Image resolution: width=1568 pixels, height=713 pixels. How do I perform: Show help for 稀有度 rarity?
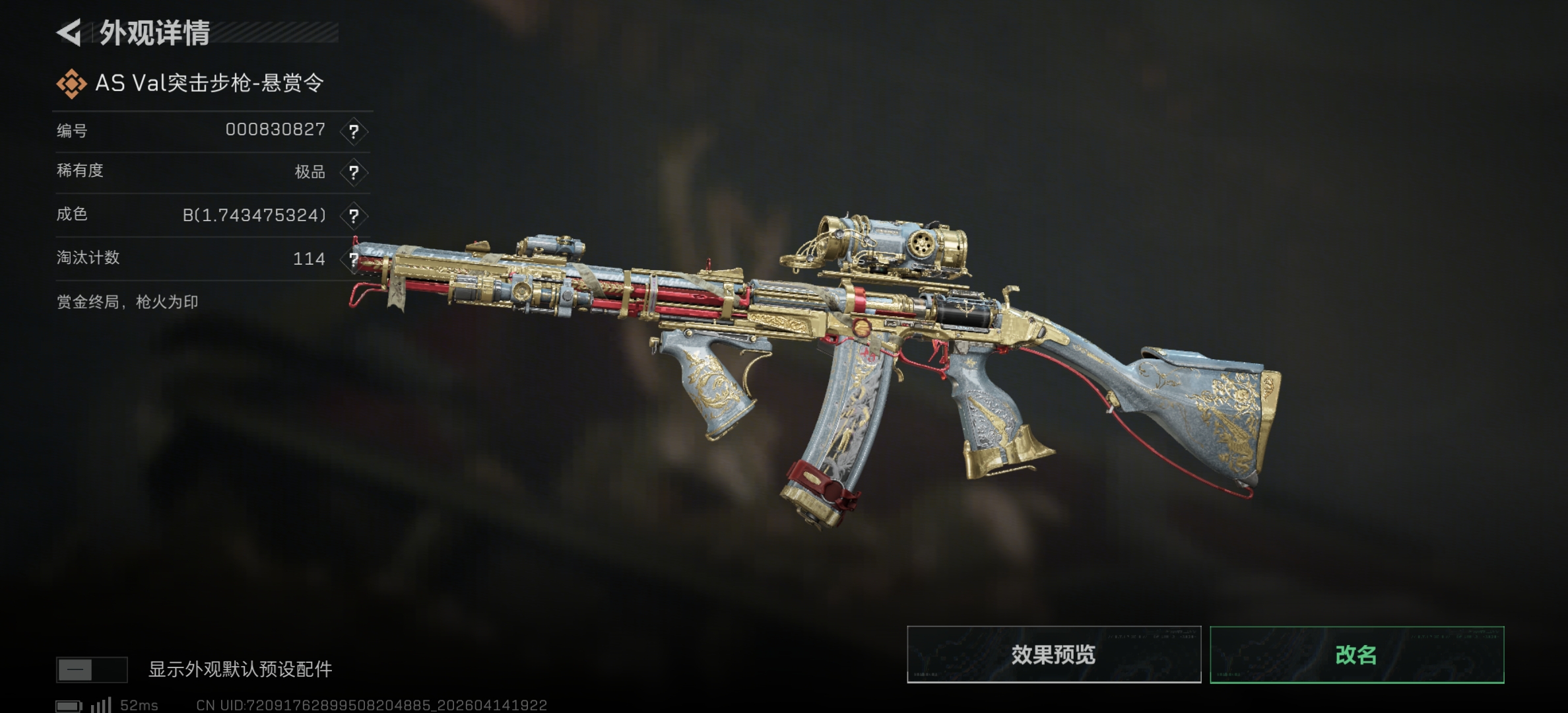pyautogui.click(x=354, y=173)
